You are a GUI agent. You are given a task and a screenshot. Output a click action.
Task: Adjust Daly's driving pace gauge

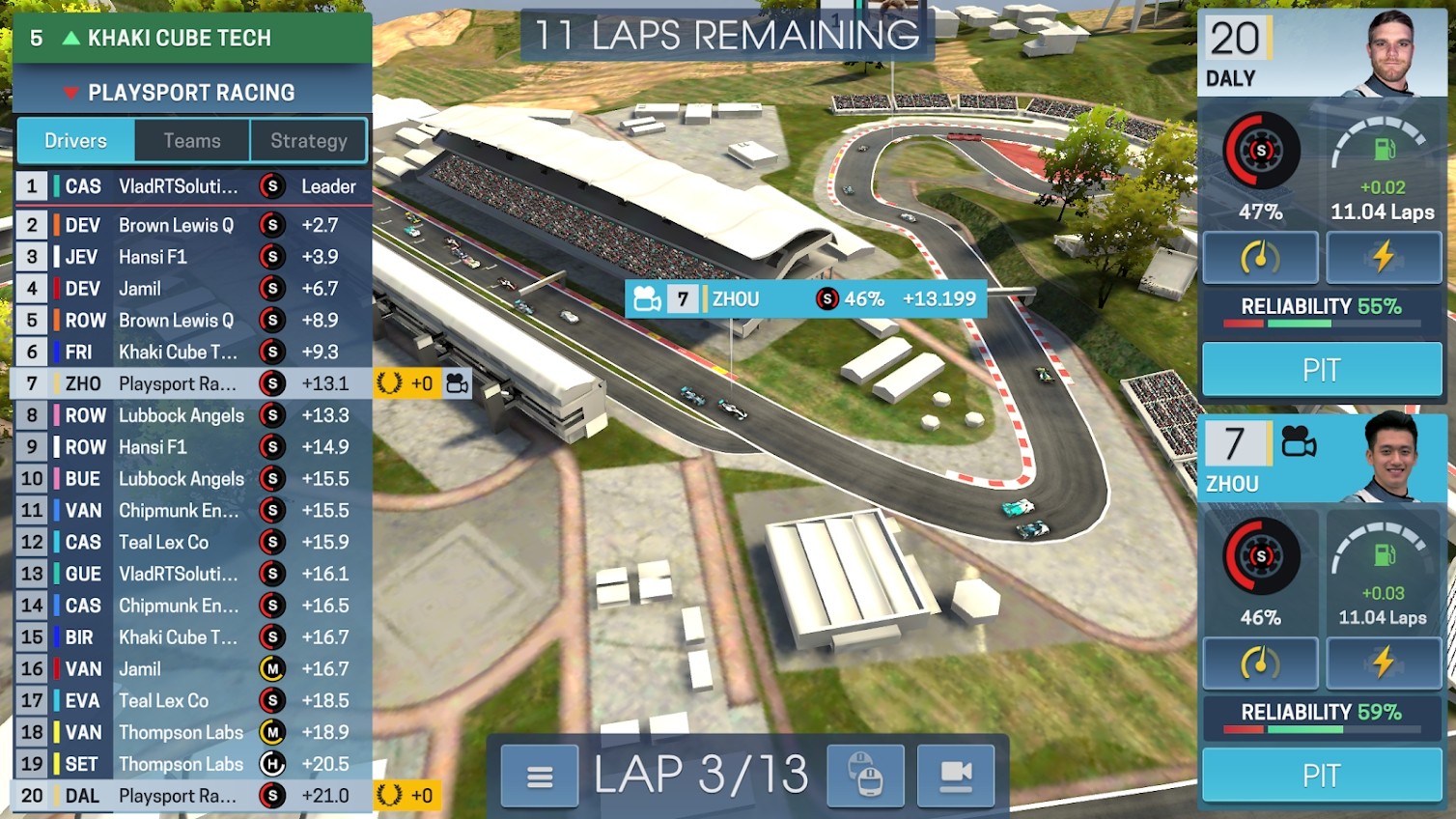coord(1260,257)
